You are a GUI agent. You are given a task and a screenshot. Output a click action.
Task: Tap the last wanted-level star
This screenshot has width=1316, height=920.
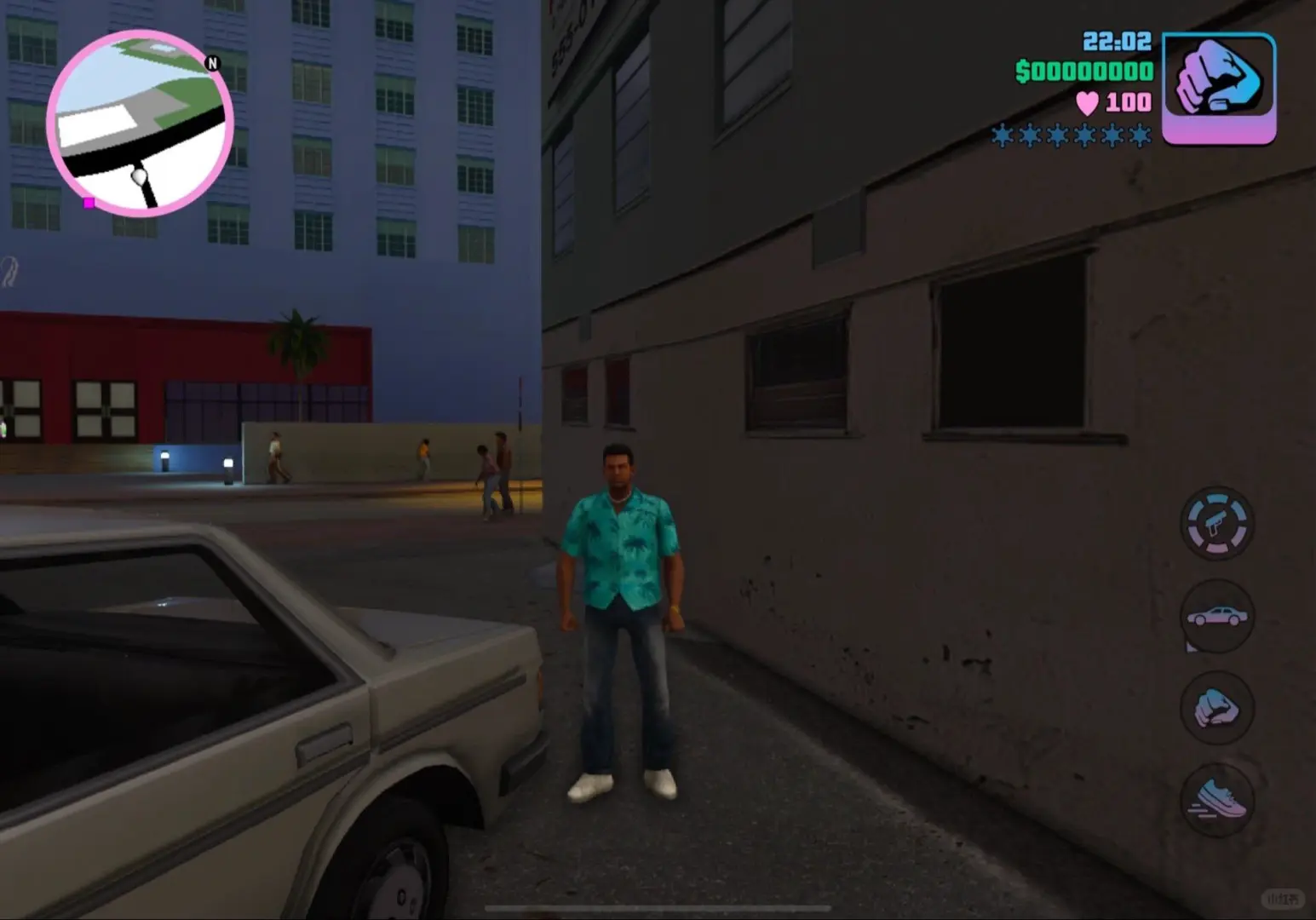tap(1141, 136)
